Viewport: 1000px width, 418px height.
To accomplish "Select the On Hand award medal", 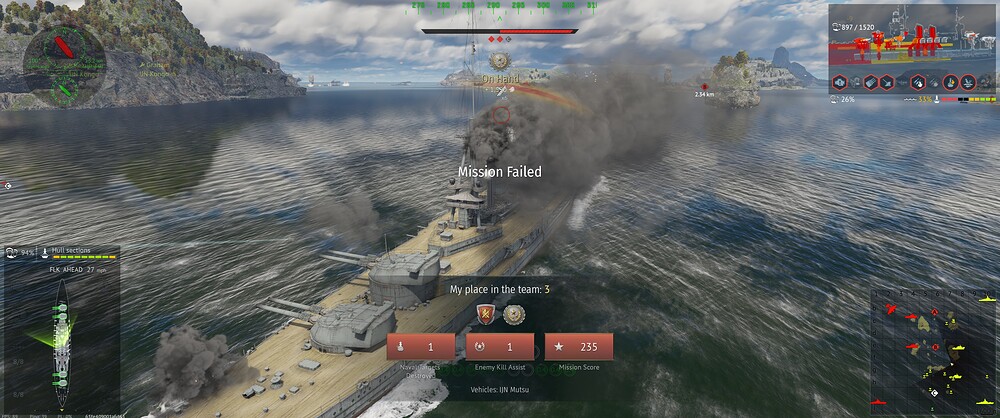I will click(500, 62).
